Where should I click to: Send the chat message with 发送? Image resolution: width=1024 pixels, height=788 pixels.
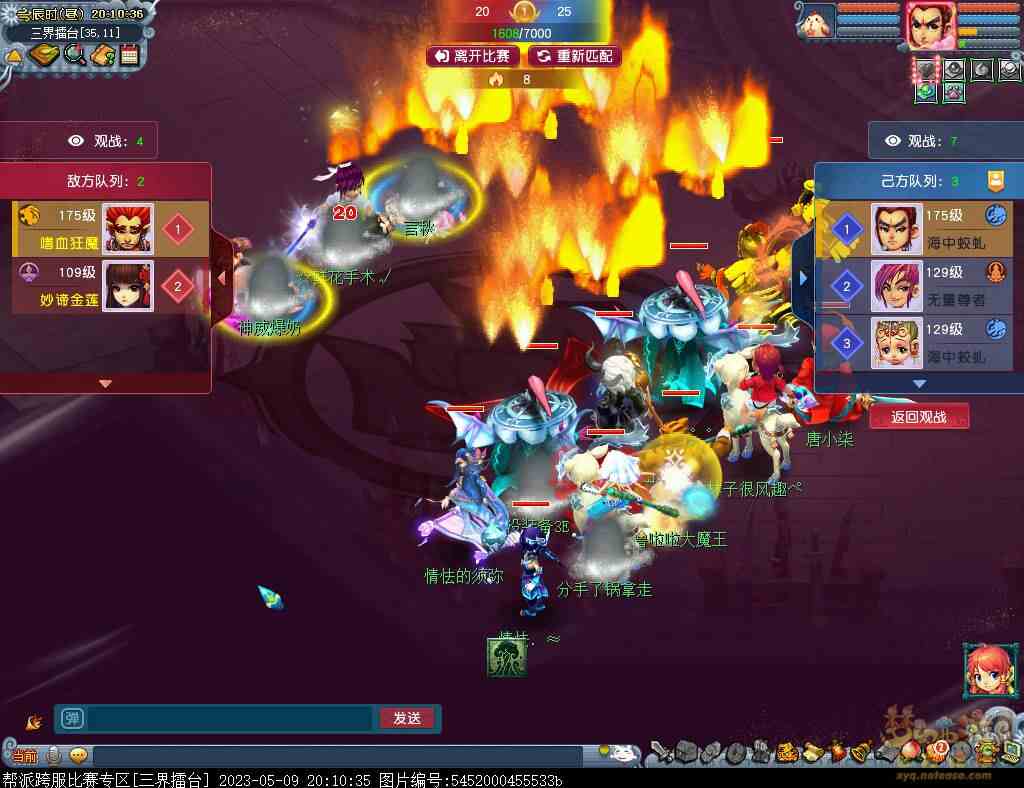[x=407, y=718]
